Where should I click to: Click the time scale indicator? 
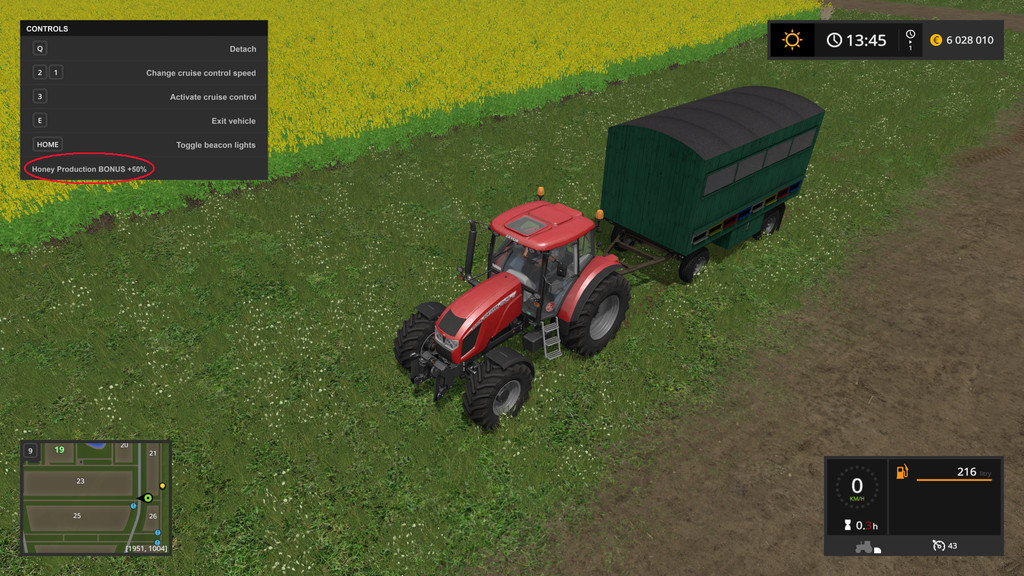(910, 40)
